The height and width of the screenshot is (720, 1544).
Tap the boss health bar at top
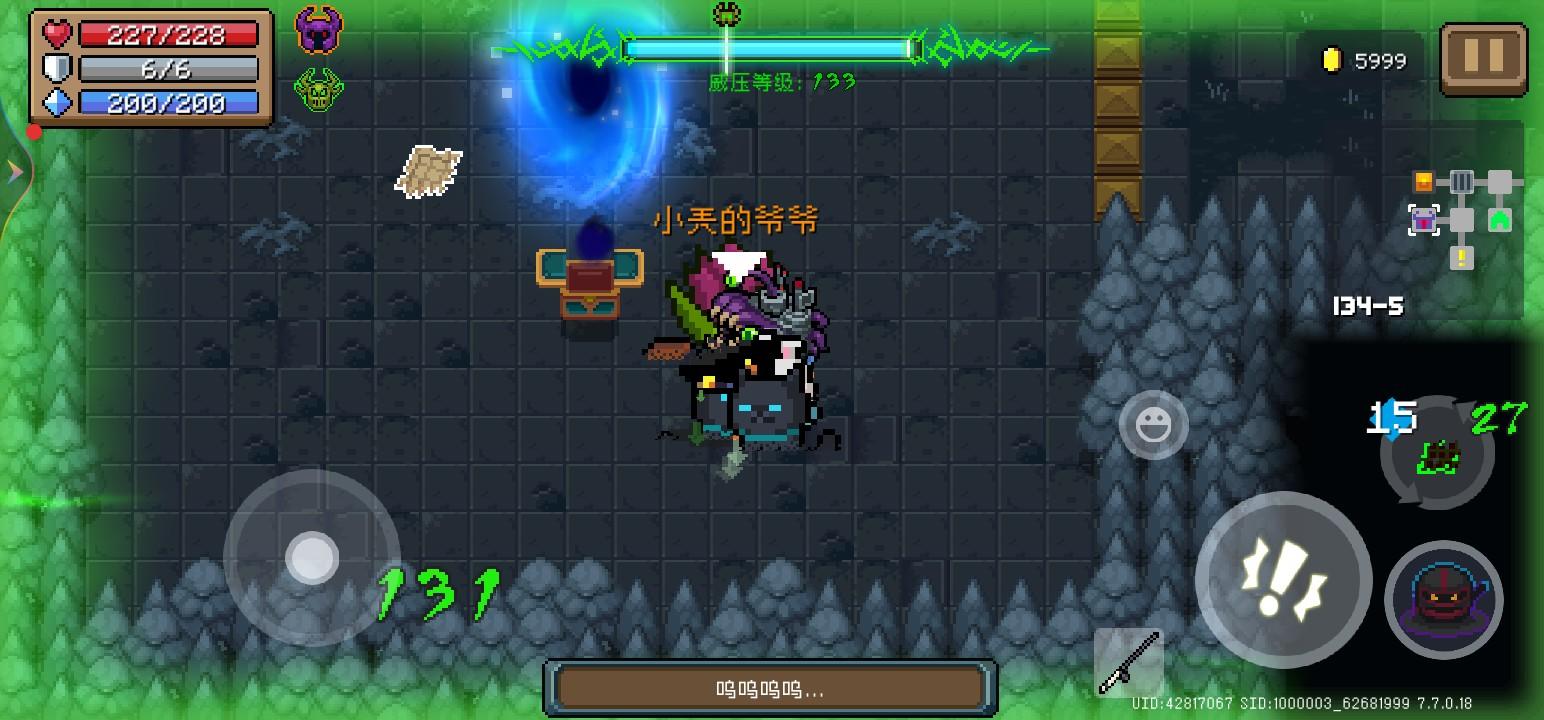(x=772, y=47)
